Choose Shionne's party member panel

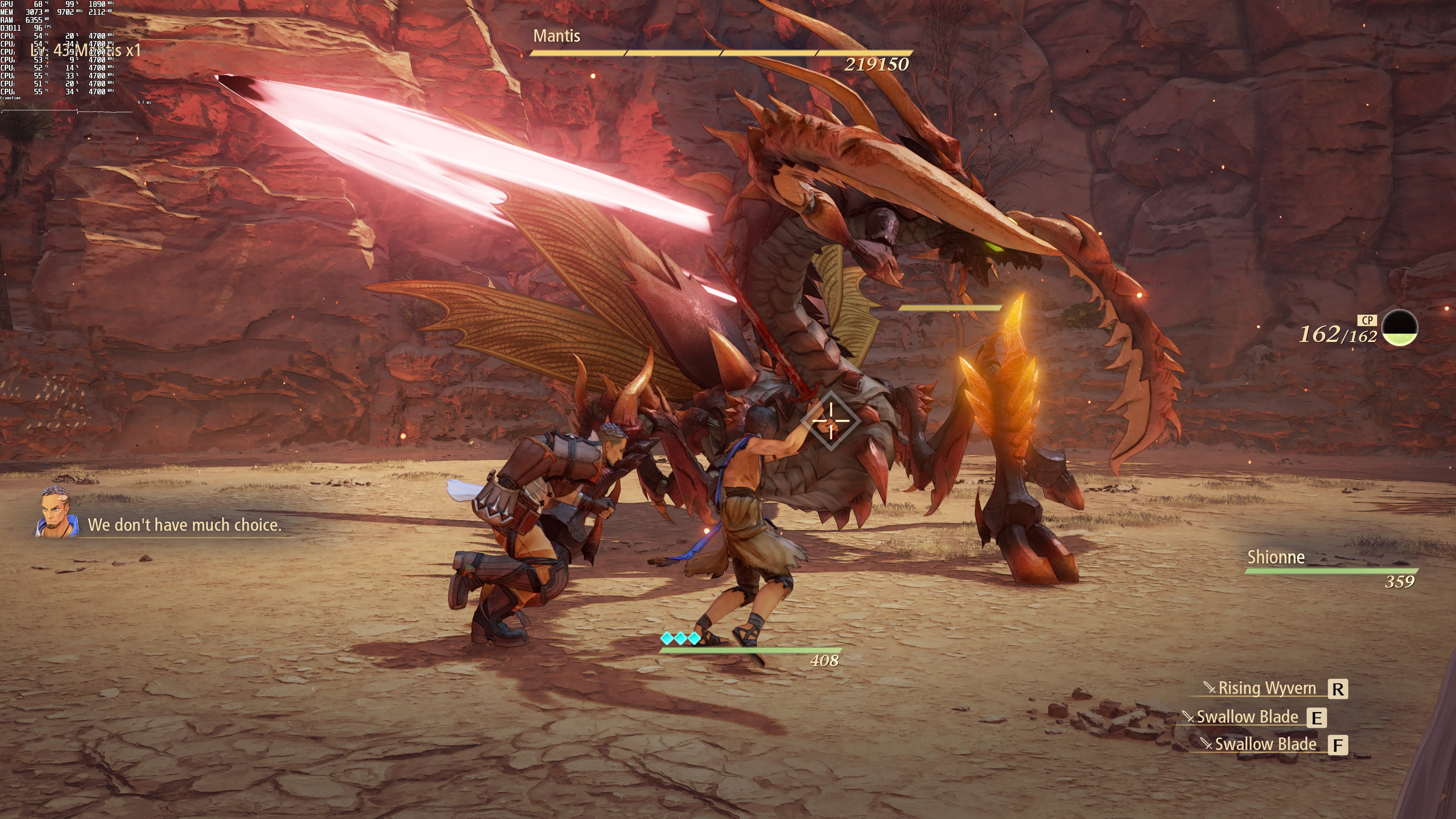click(x=1331, y=568)
